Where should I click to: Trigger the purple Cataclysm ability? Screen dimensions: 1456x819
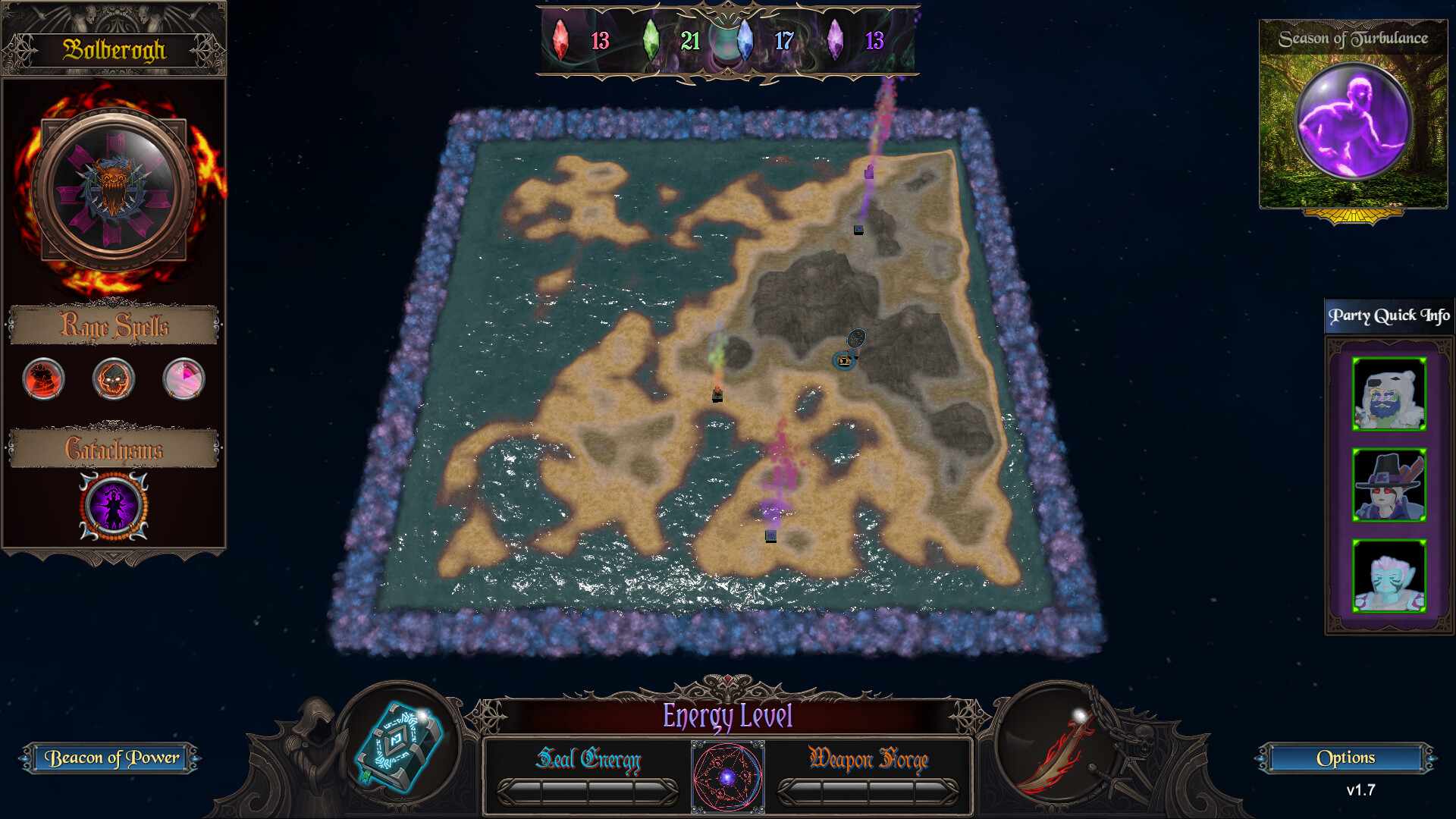112,504
